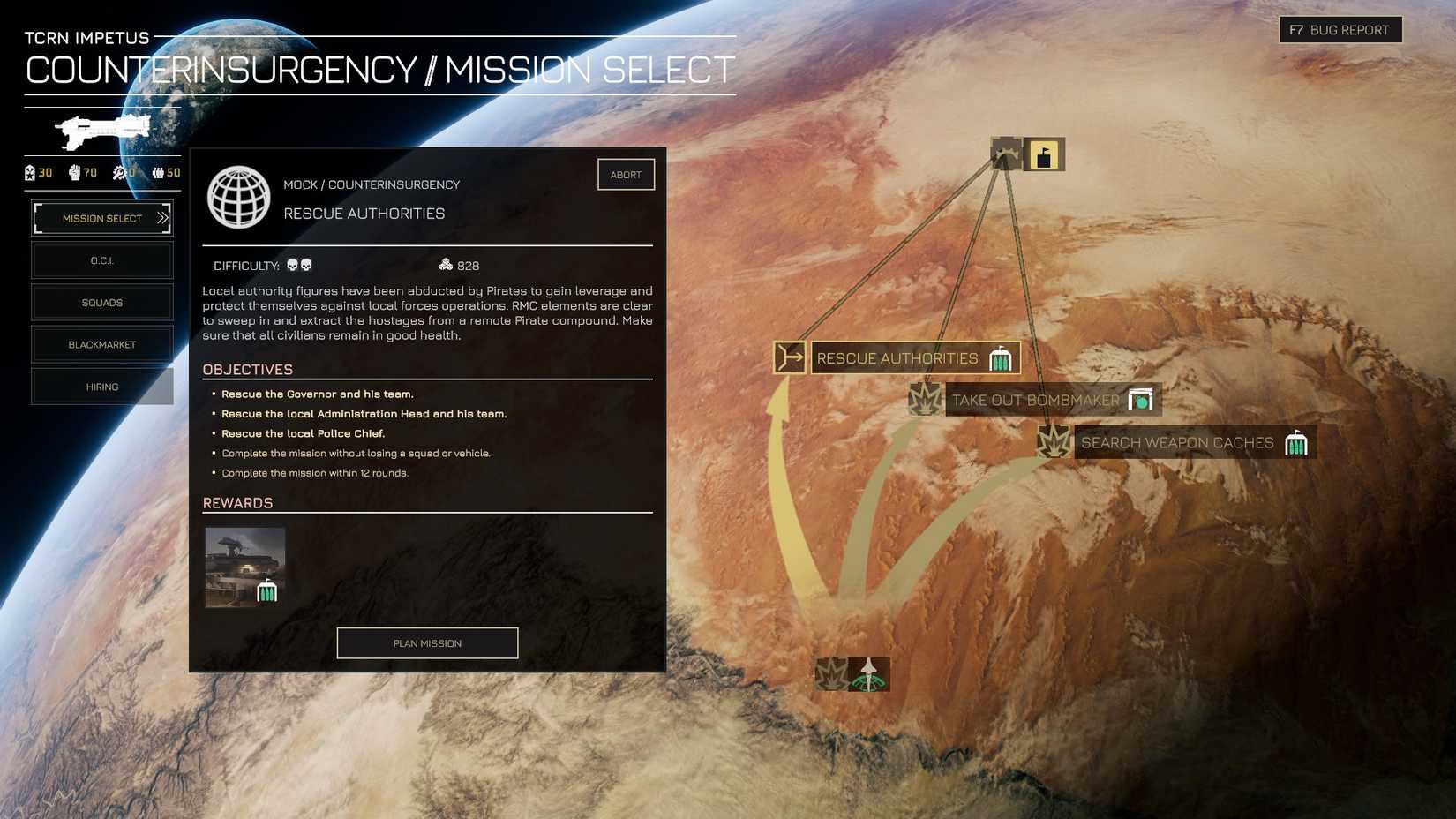1456x819 pixels.
Task: Click the wrench resource icon showing 0
Action: click(118, 173)
